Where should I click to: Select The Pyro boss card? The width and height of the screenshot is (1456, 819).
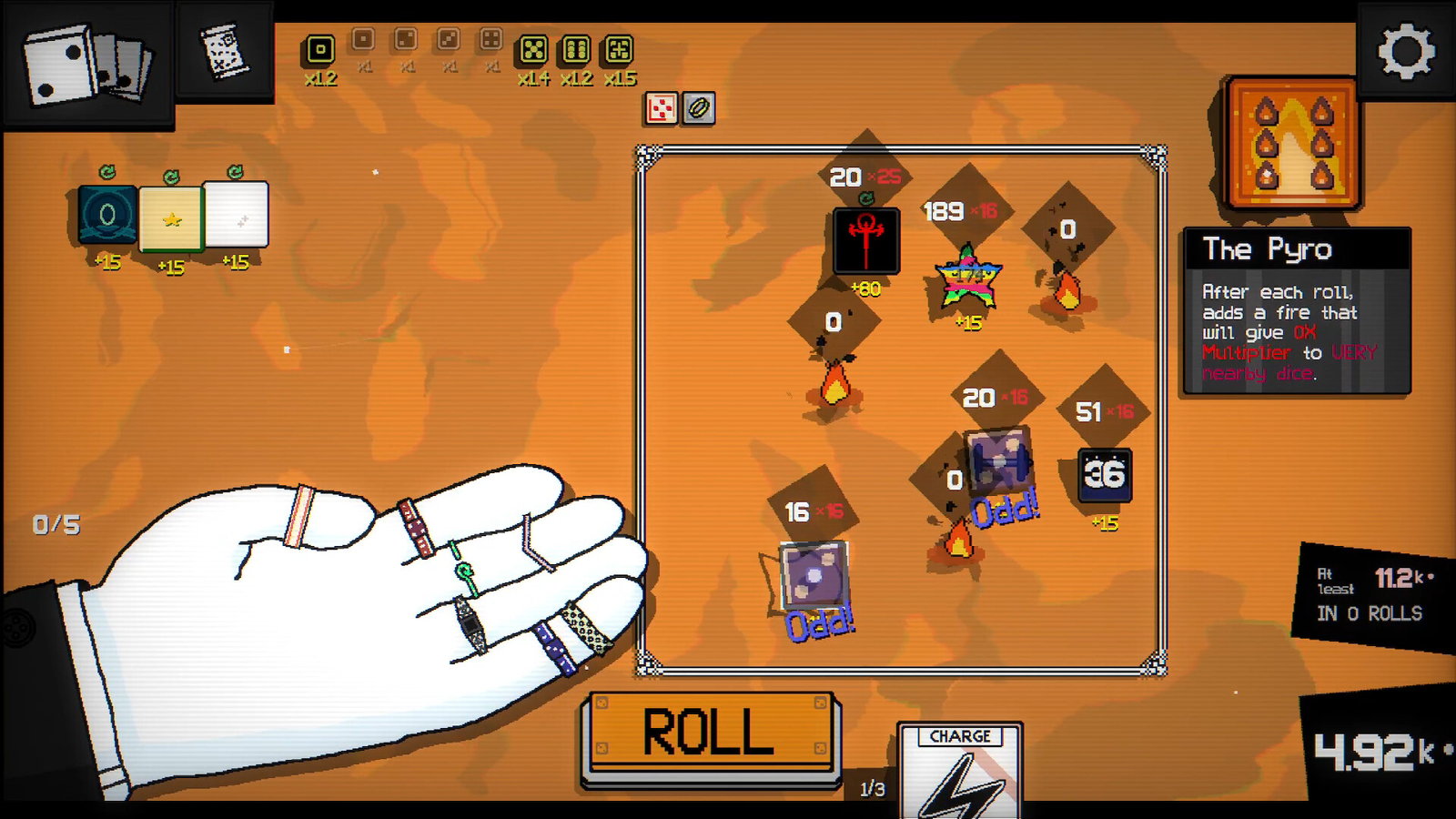pyautogui.click(x=1292, y=144)
